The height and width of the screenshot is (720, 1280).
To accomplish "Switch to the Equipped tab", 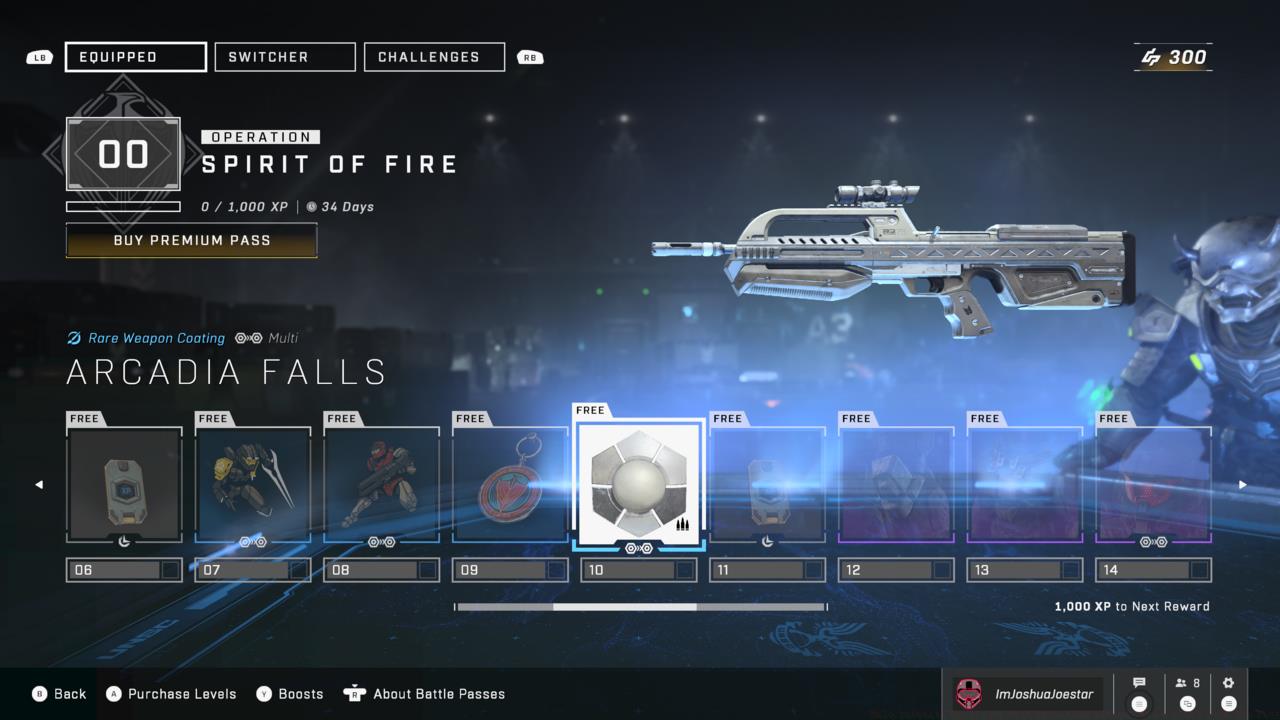I will [136, 57].
